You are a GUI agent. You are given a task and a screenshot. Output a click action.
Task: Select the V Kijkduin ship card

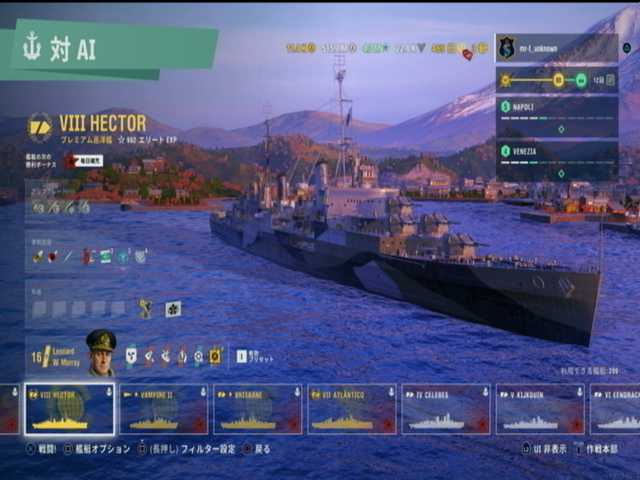point(539,410)
